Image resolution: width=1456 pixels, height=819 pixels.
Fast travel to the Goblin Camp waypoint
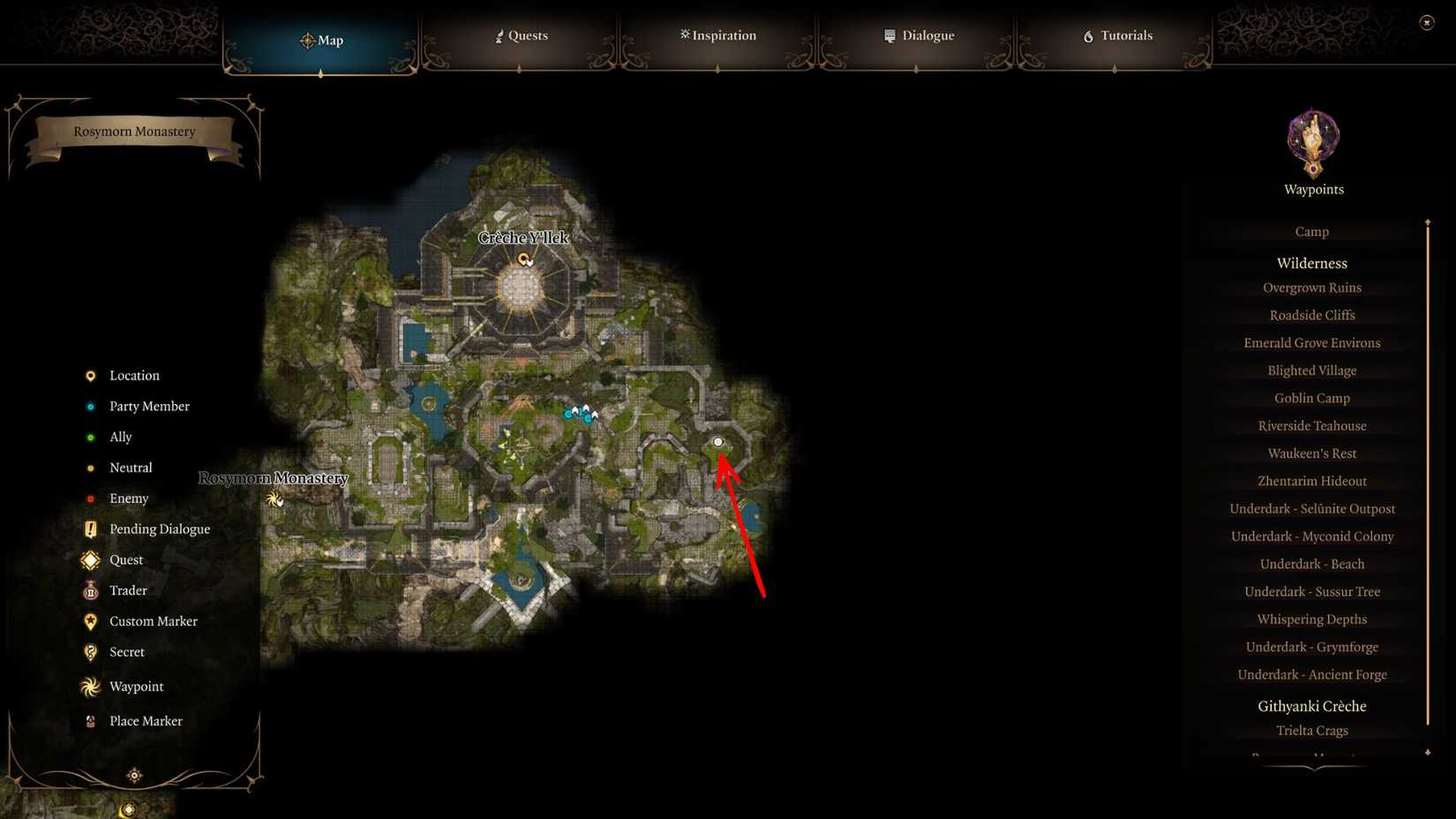(1311, 398)
